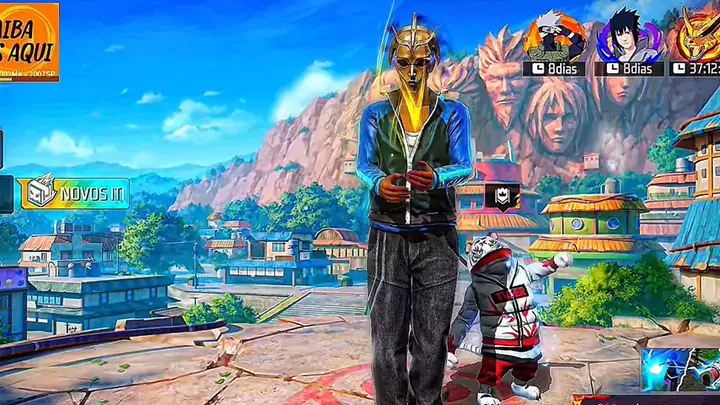The width and height of the screenshot is (720, 405).
Task: Open the Kakashi event icon
Action: click(553, 38)
